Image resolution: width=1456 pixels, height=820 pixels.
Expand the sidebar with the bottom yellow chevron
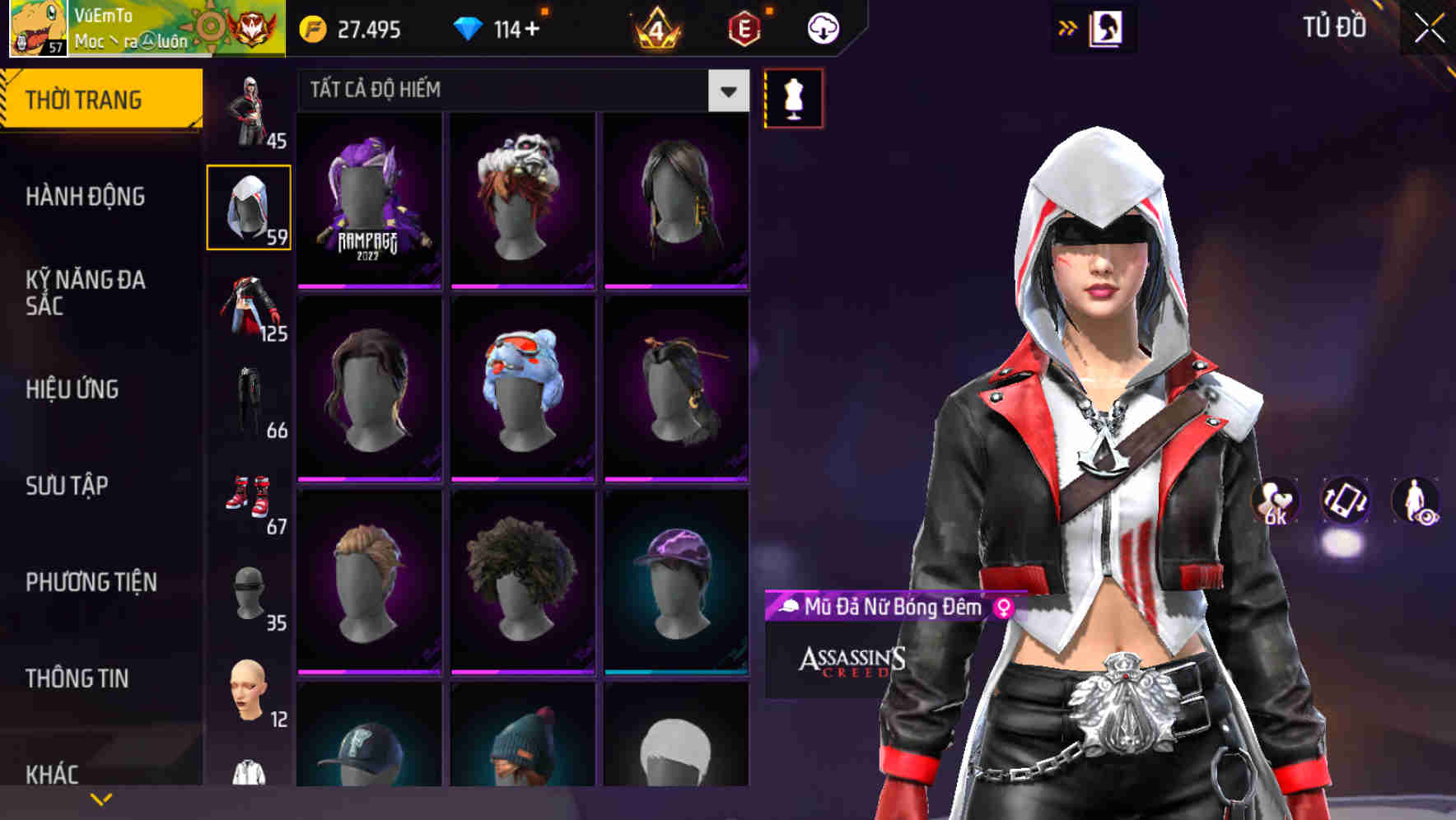pyautogui.click(x=100, y=797)
